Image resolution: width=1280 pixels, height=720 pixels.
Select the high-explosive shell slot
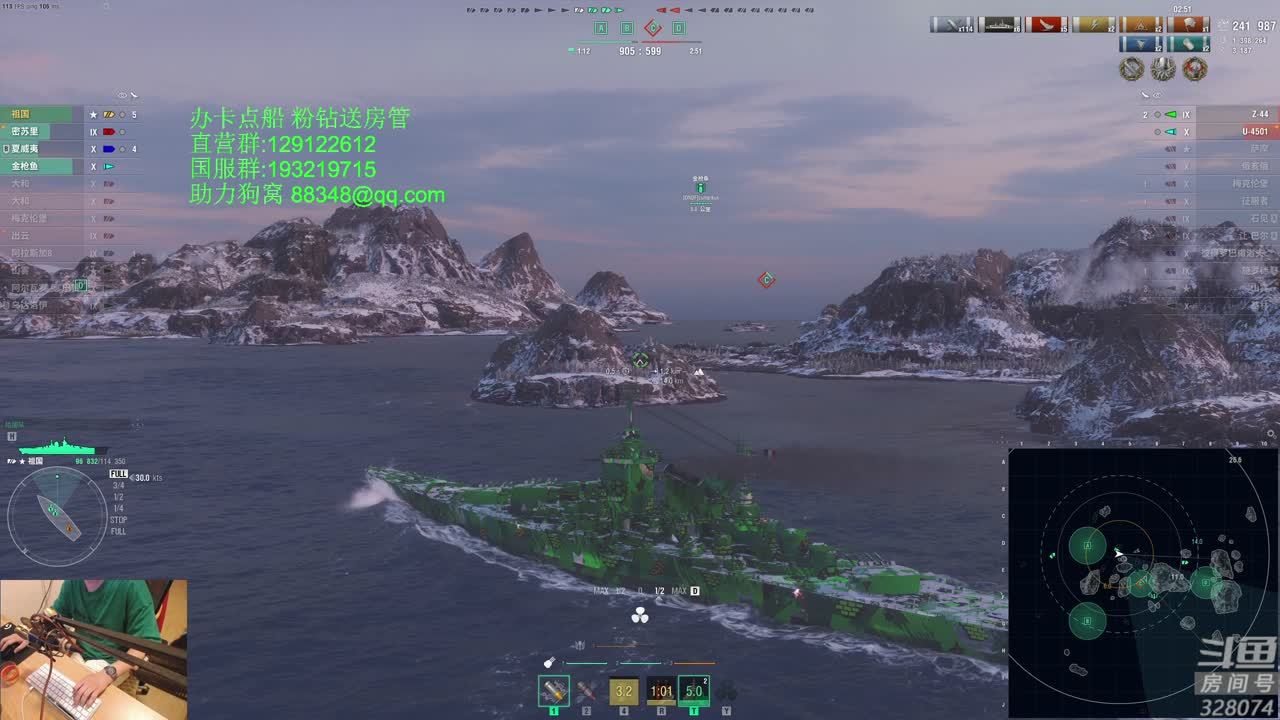click(x=554, y=690)
